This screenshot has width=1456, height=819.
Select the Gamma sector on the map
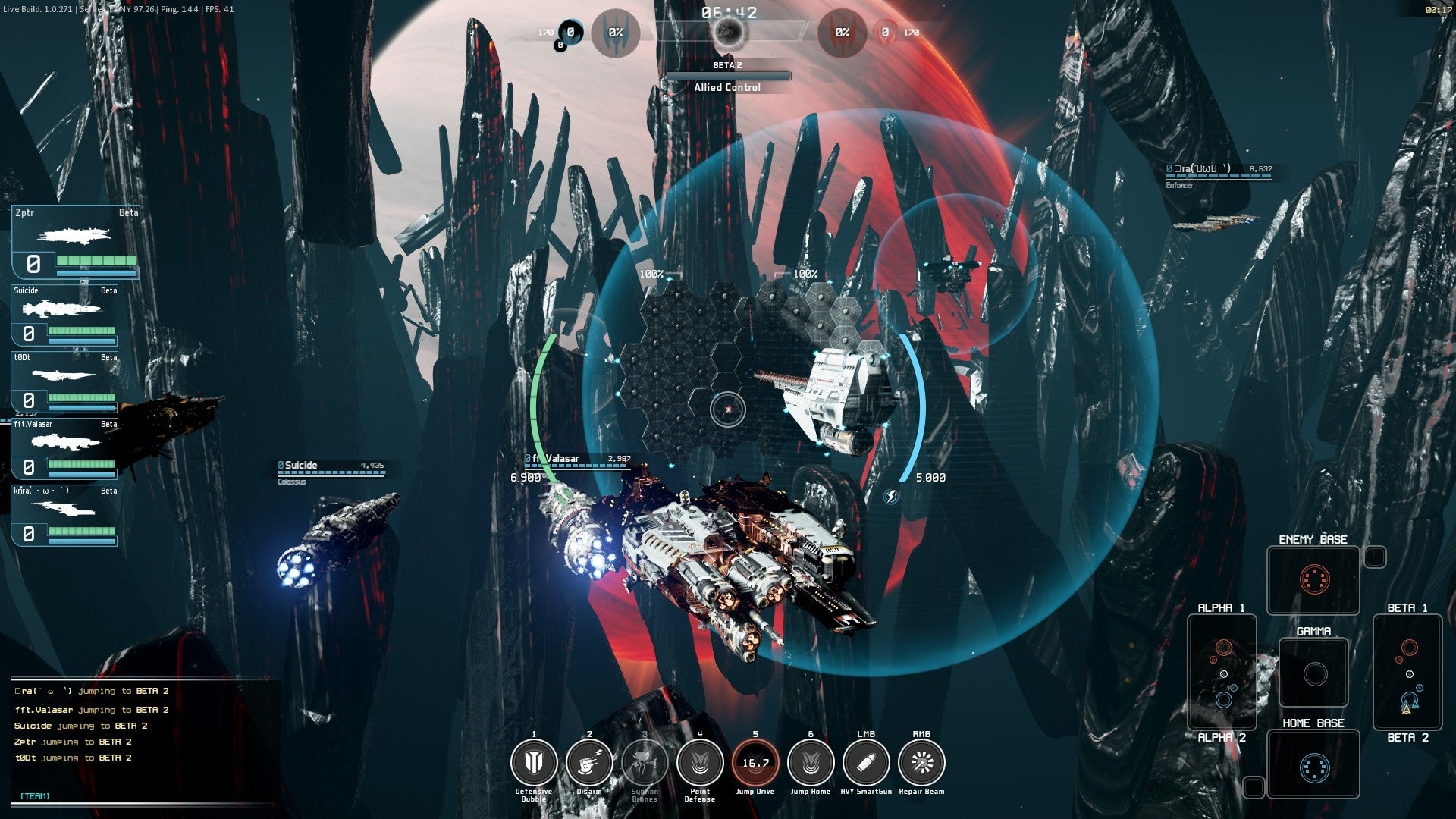[1314, 673]
